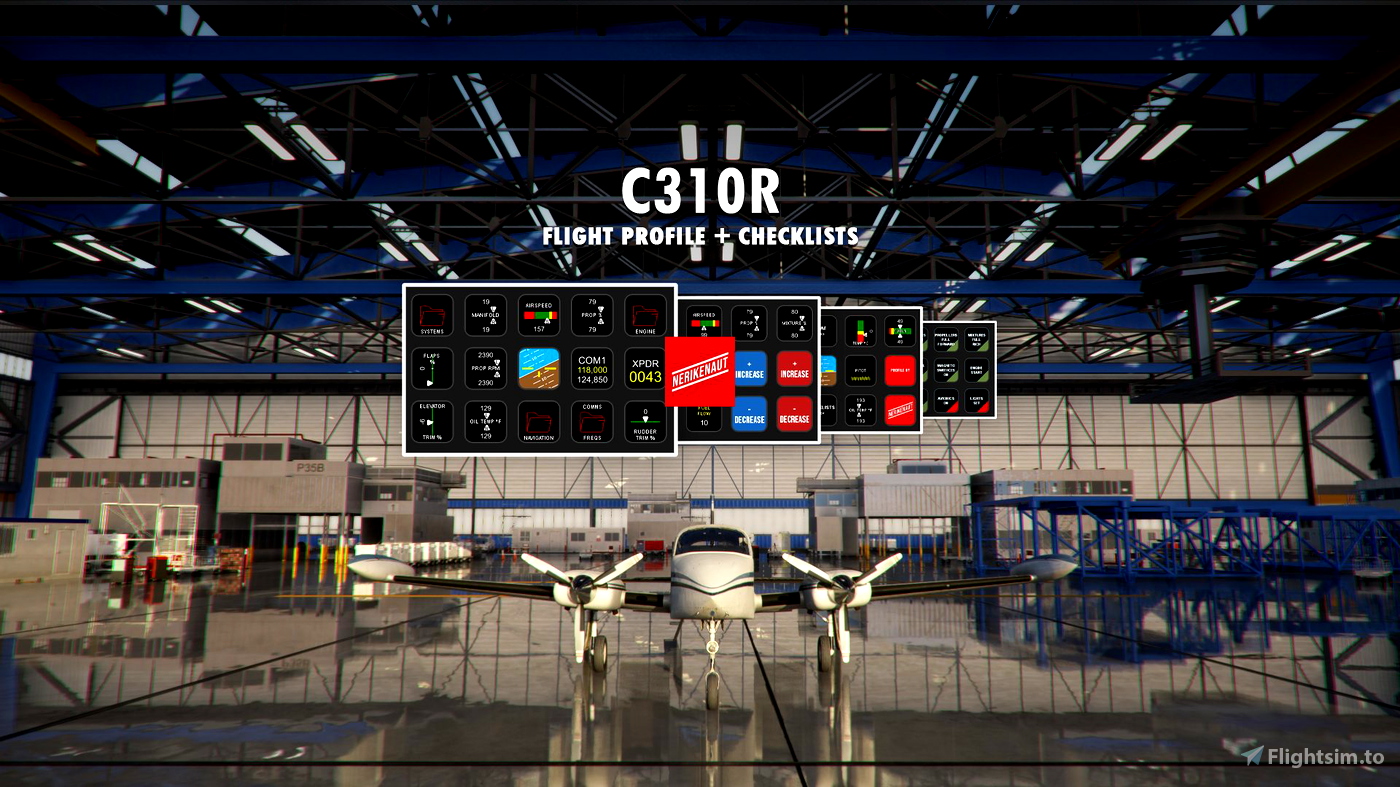The width and height of the screenshot is (1400, 787).
Task: Select the attitude indicator key
Action: [x=539, y=368]
